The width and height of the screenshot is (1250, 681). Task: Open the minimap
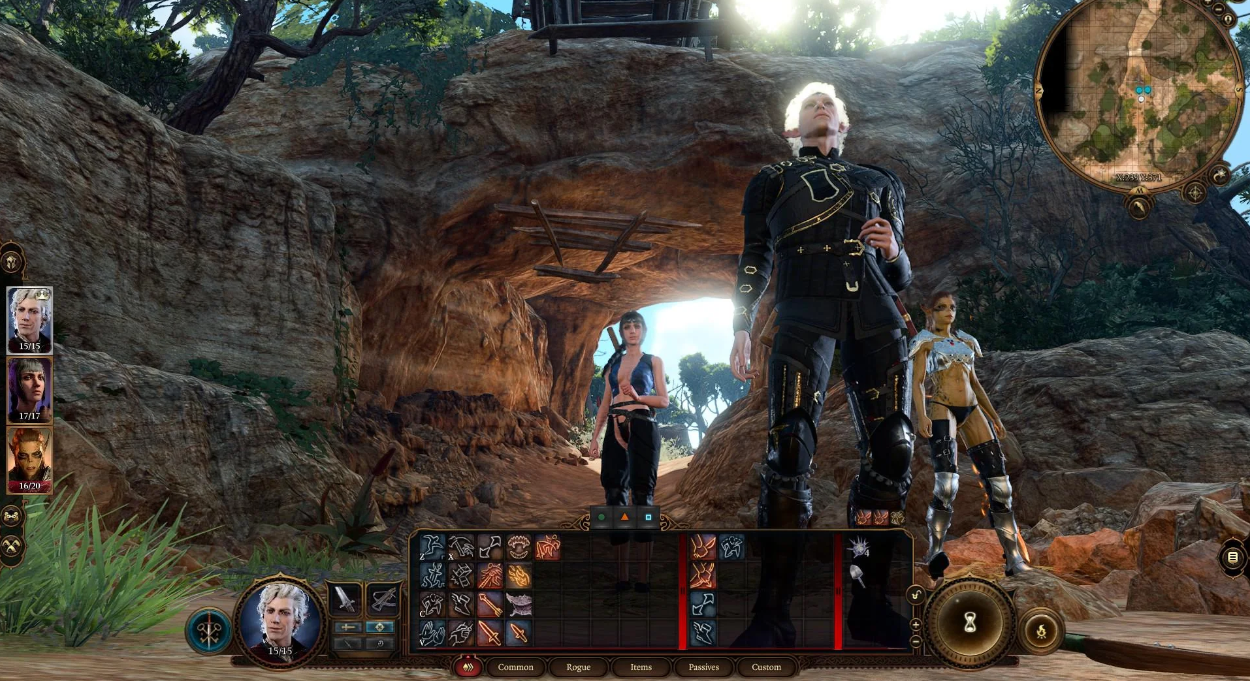1139,95
